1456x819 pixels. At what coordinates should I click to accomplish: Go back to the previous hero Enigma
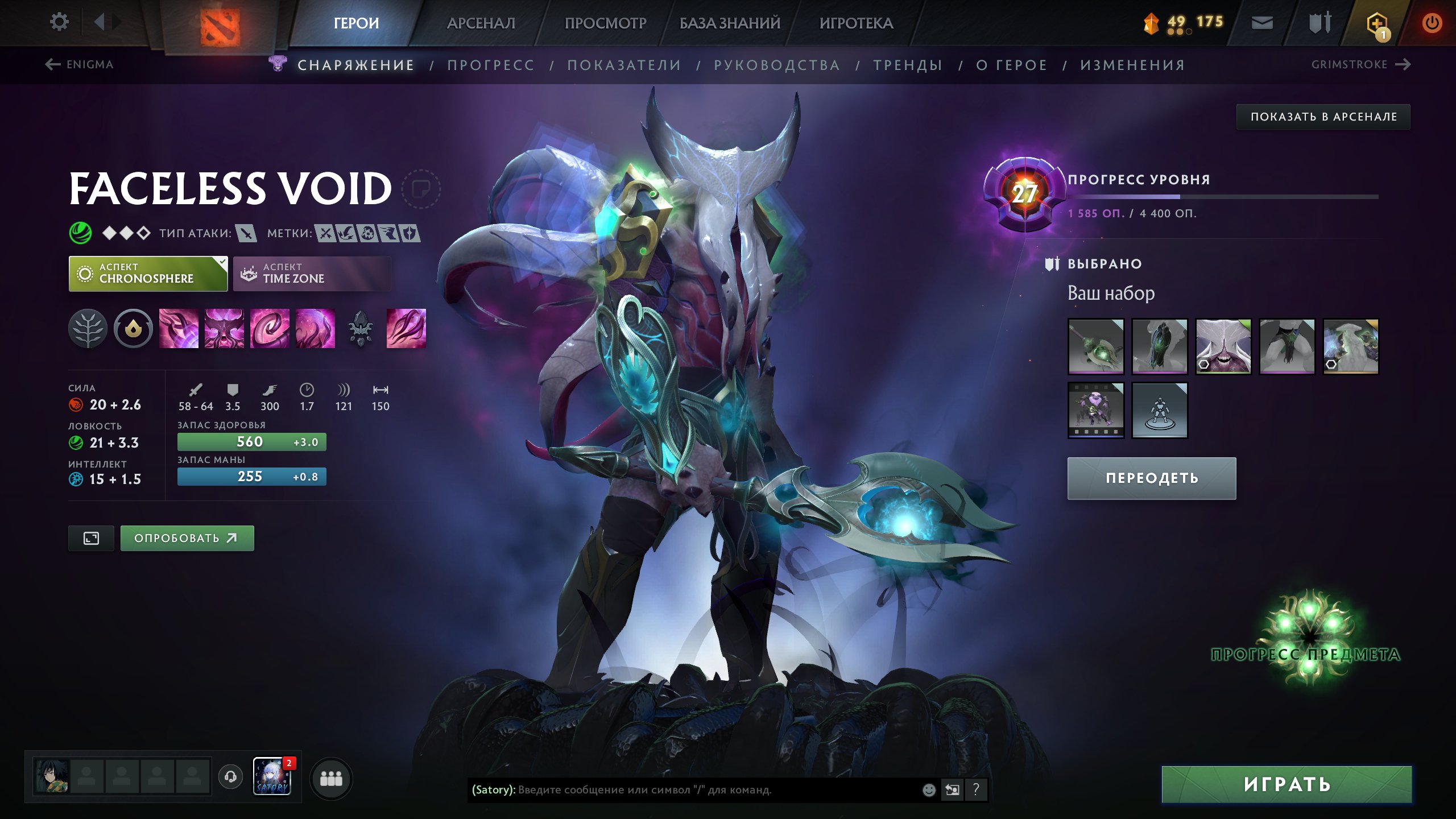81,64
